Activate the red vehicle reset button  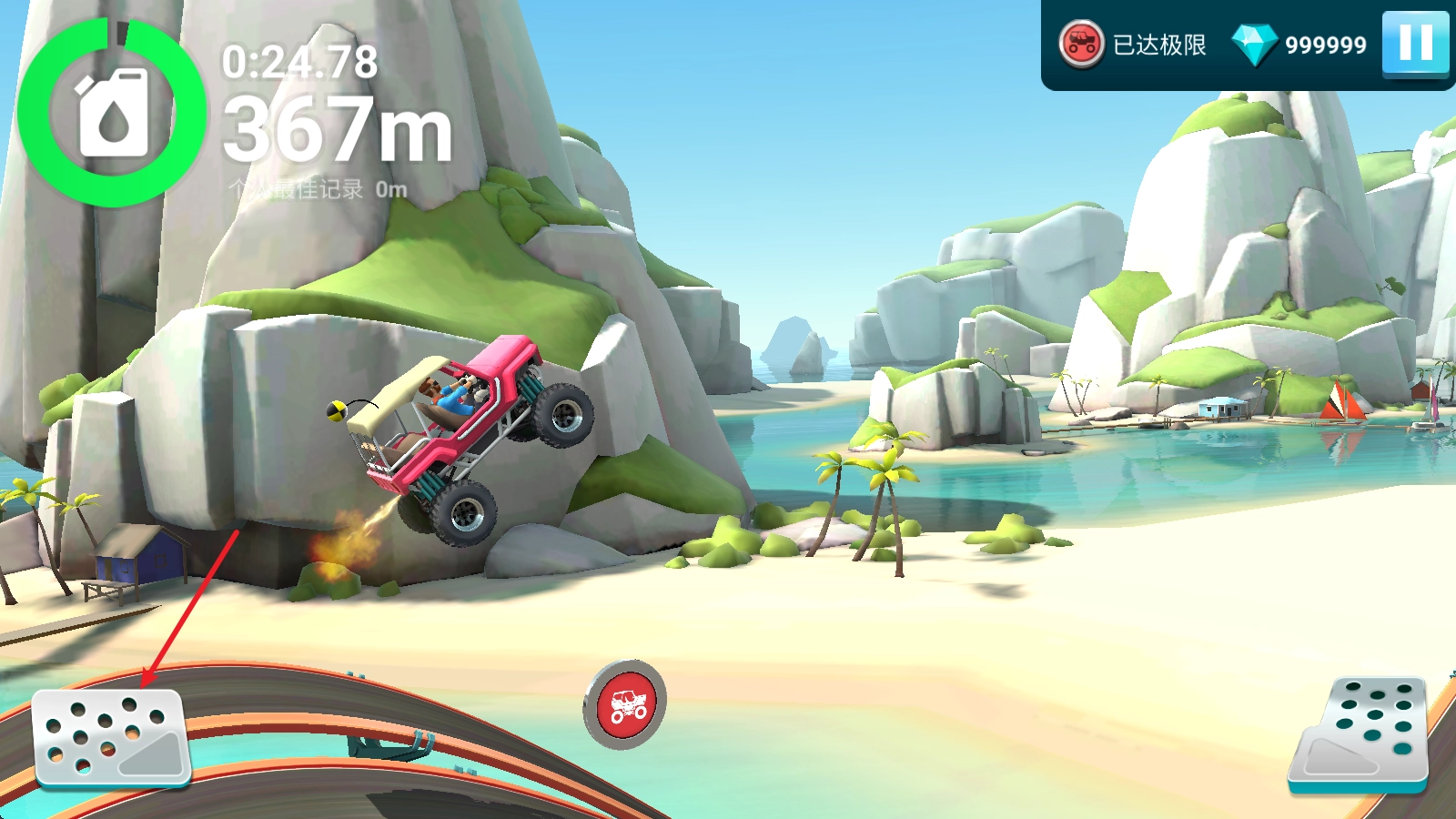625,705
